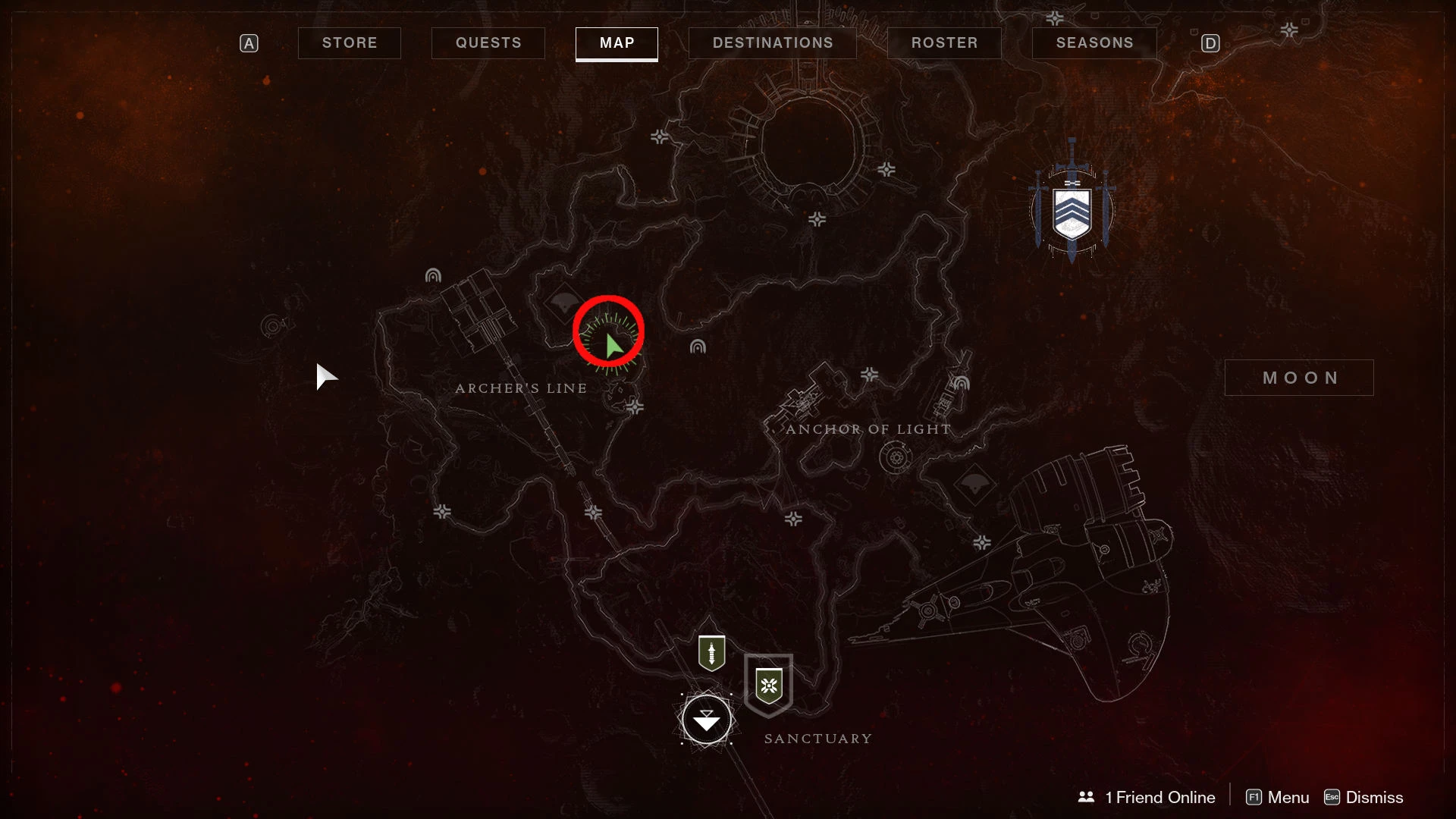Select the green player location arrow
Viewport: 1456px width, 819px height.
click(613, 346)
